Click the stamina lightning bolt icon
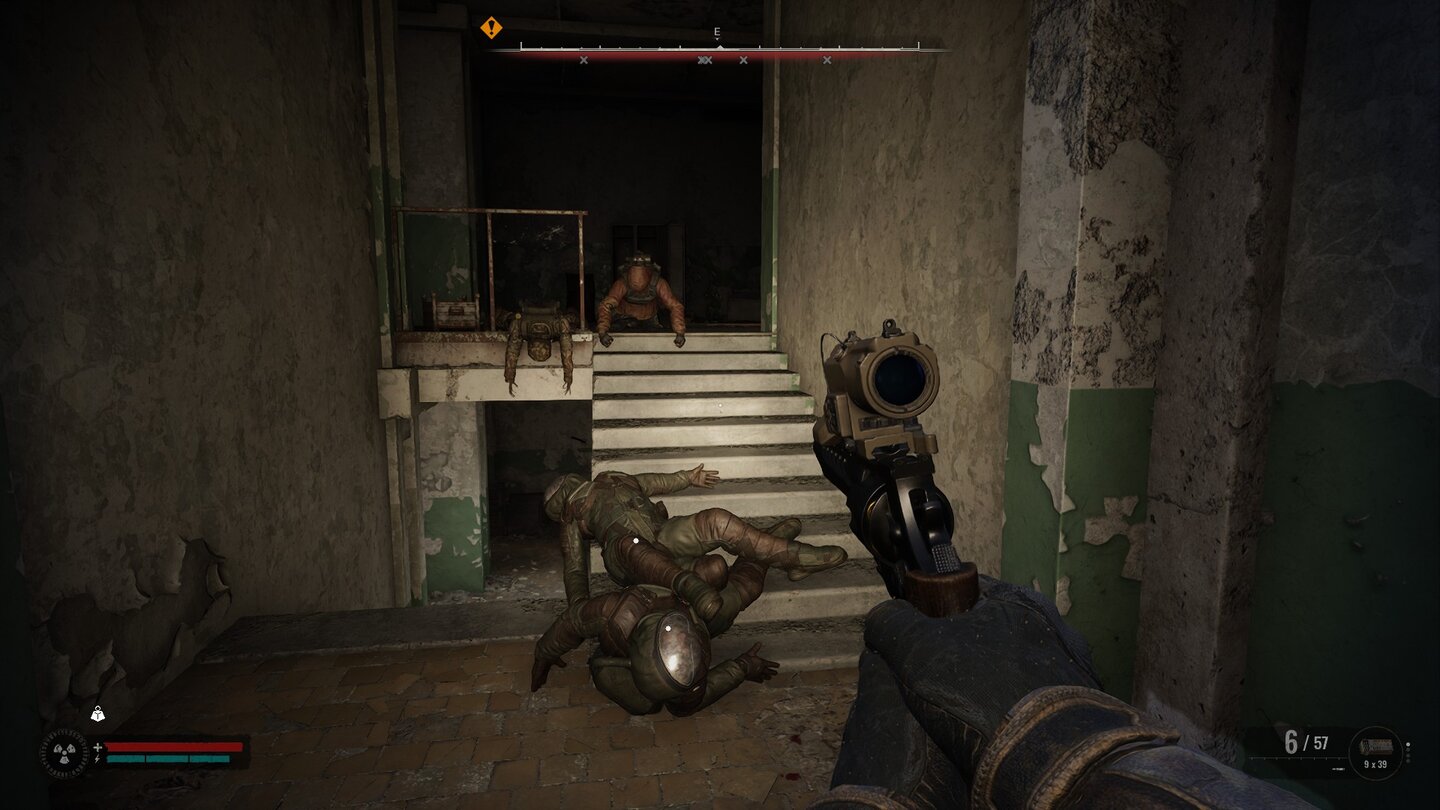This screenshot has width=1440, height=810. 97,757
